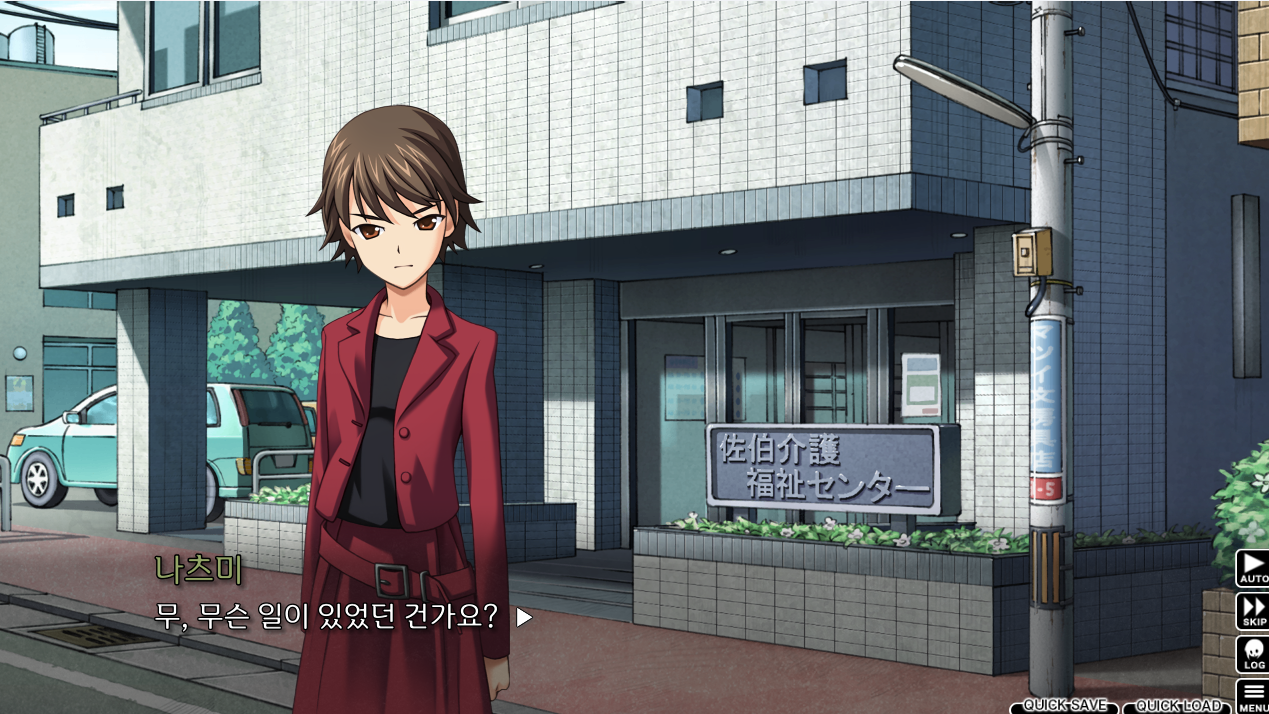Click the QUICK LOAD button
Screen dimensions: 1269x714
1177,706
